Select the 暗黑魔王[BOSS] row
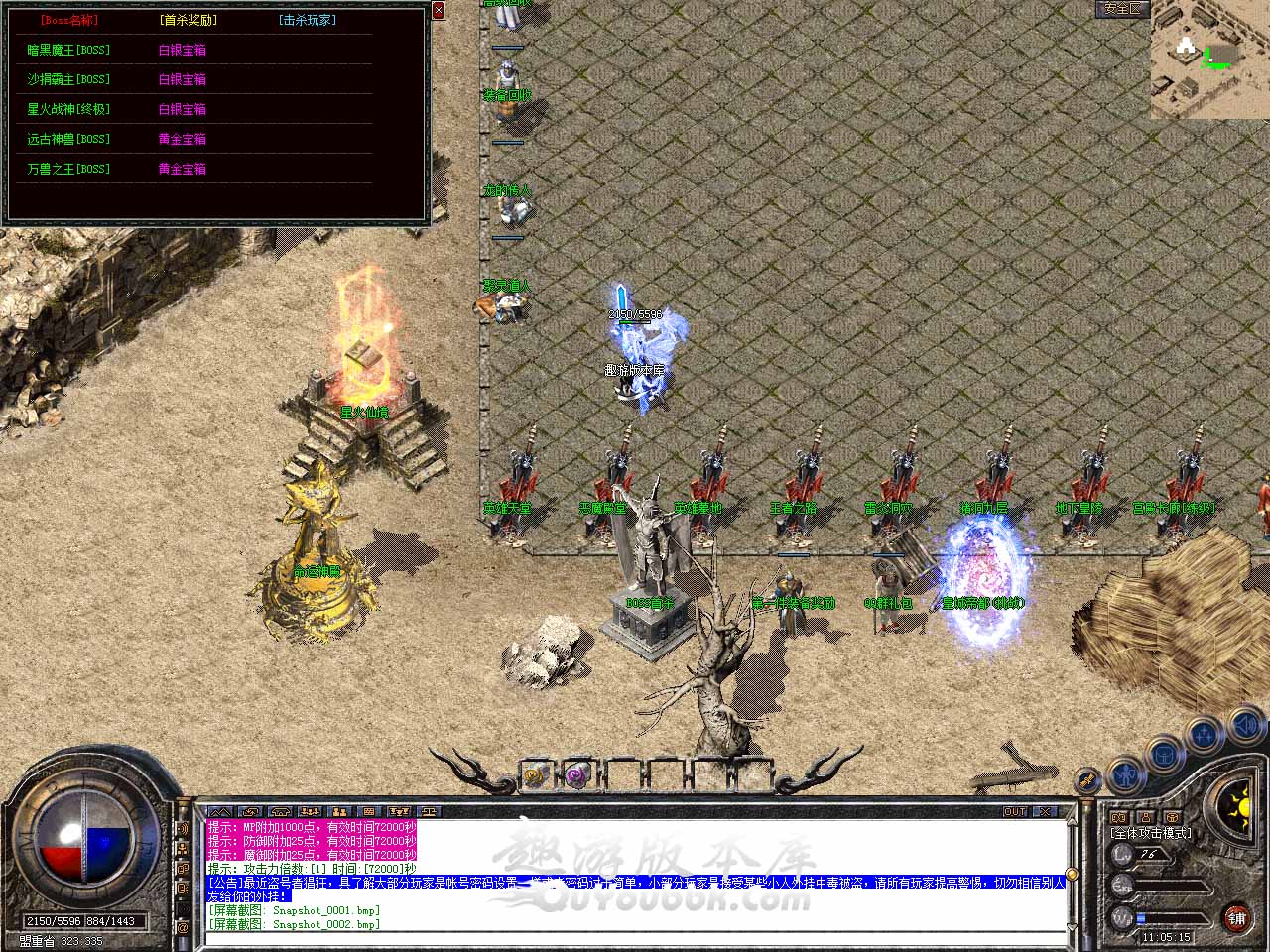The height and width of the screenshot is (952, 1270). tap(68, 50)
